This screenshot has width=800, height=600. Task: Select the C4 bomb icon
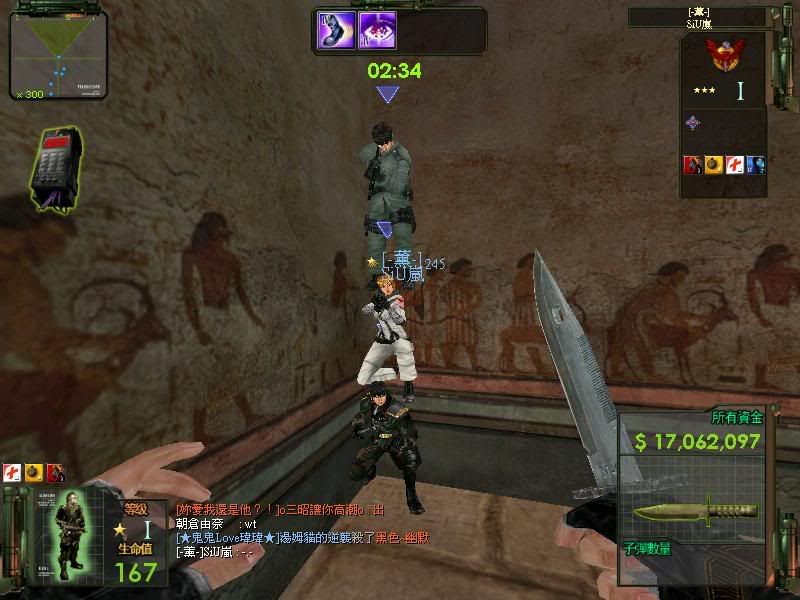[57, 168]
